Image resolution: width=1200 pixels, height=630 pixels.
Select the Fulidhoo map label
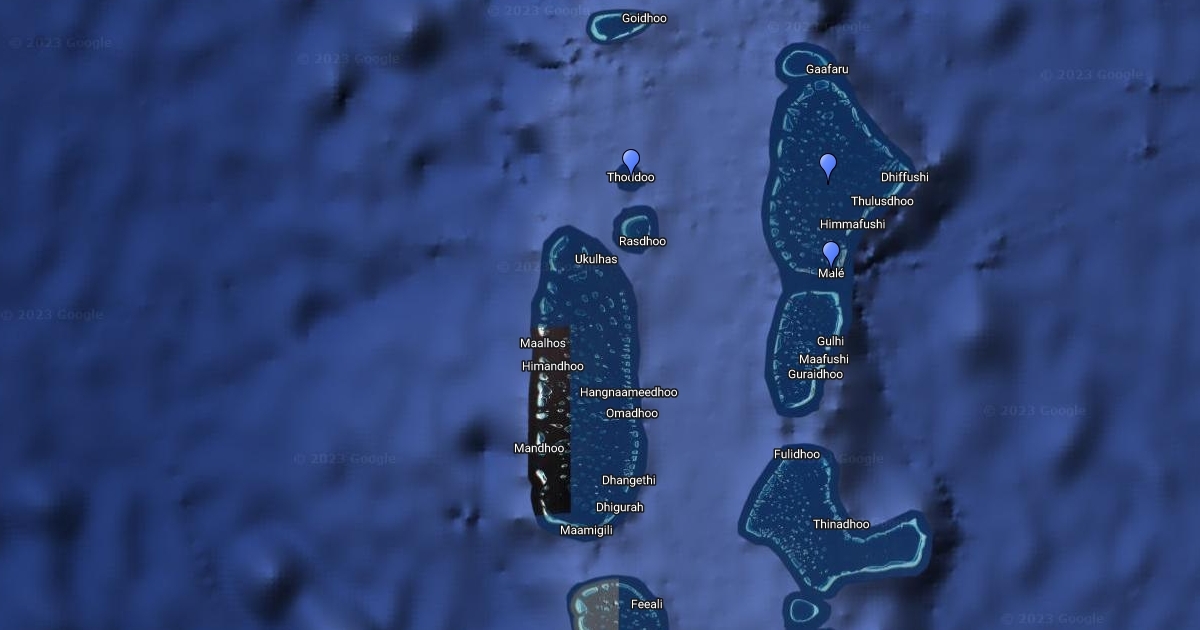797,454
